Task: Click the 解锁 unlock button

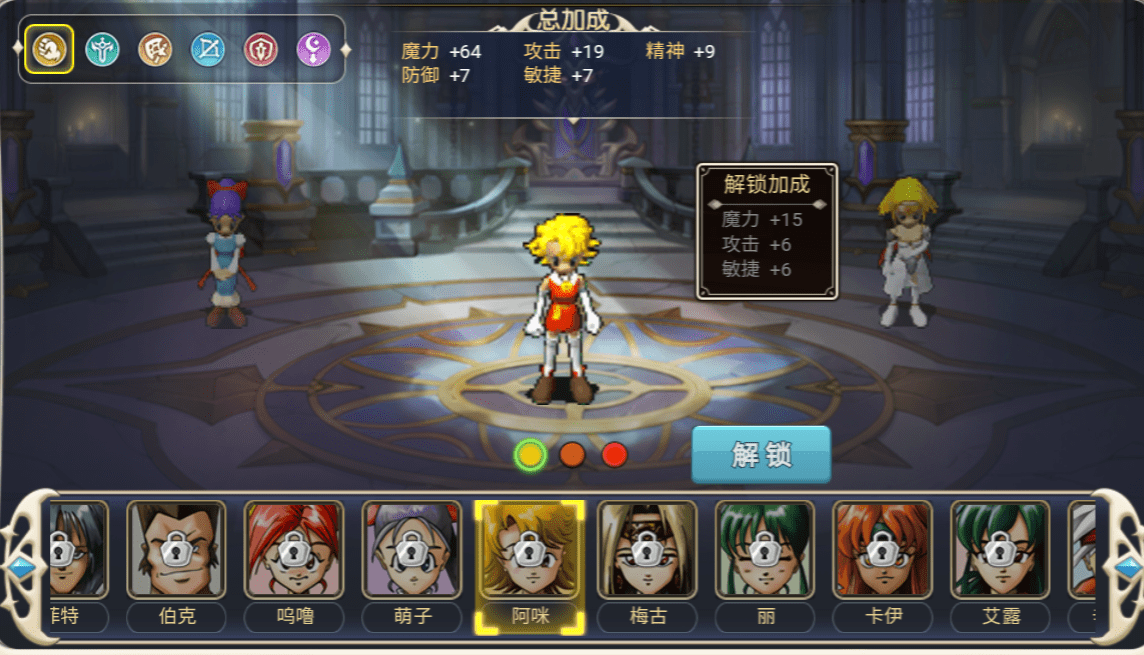Action: pos(761,455)
